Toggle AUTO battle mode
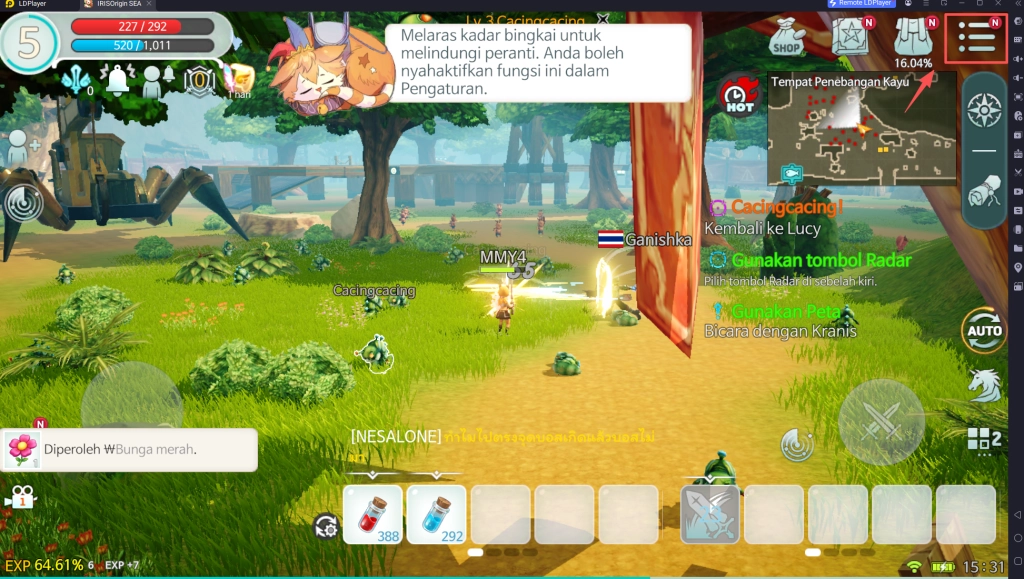The height and width of the screenshot is (579, 1024). click(x=984, y=331)
